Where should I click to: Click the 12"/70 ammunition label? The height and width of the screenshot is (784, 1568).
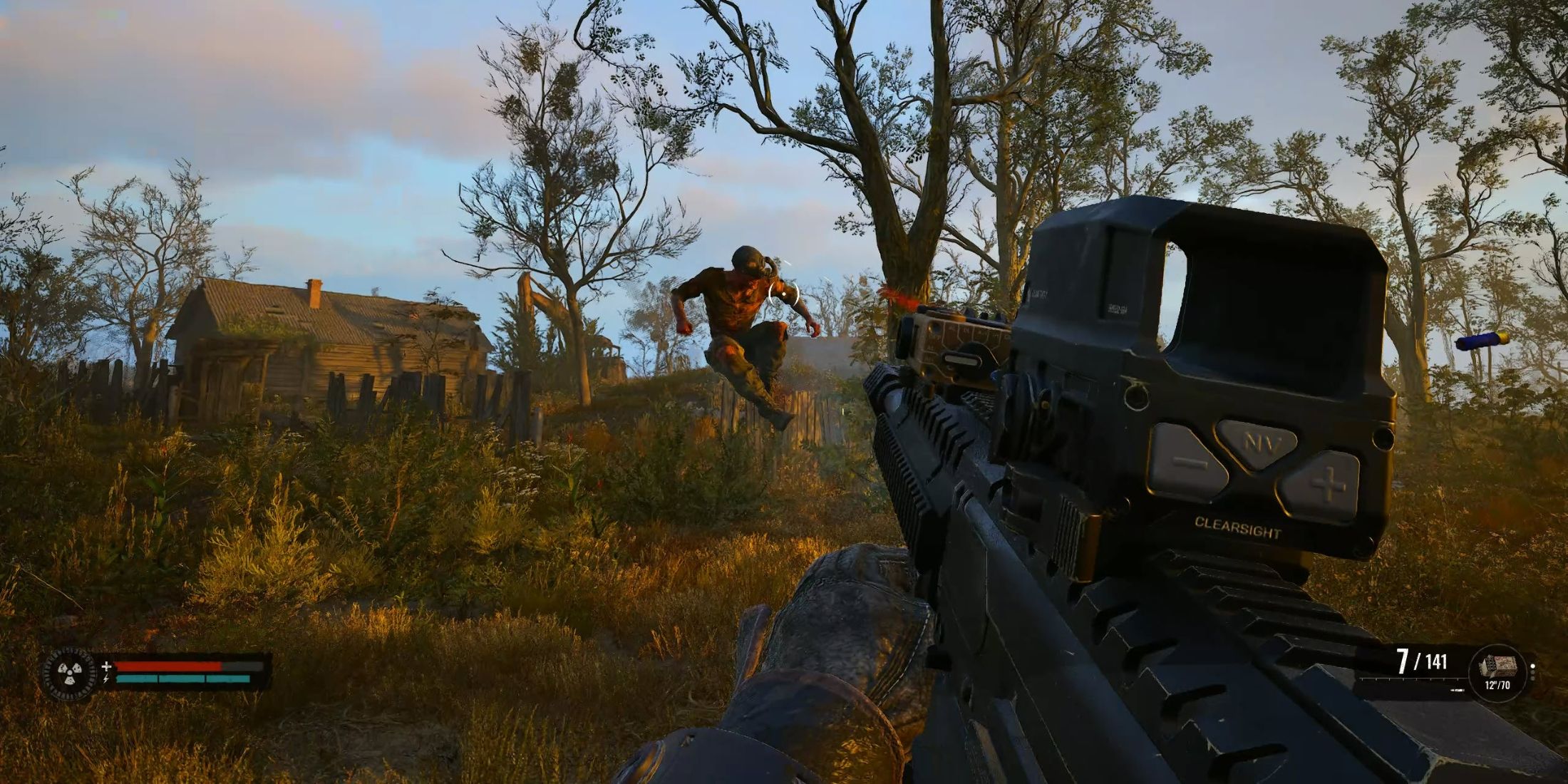coord(1497,686)
